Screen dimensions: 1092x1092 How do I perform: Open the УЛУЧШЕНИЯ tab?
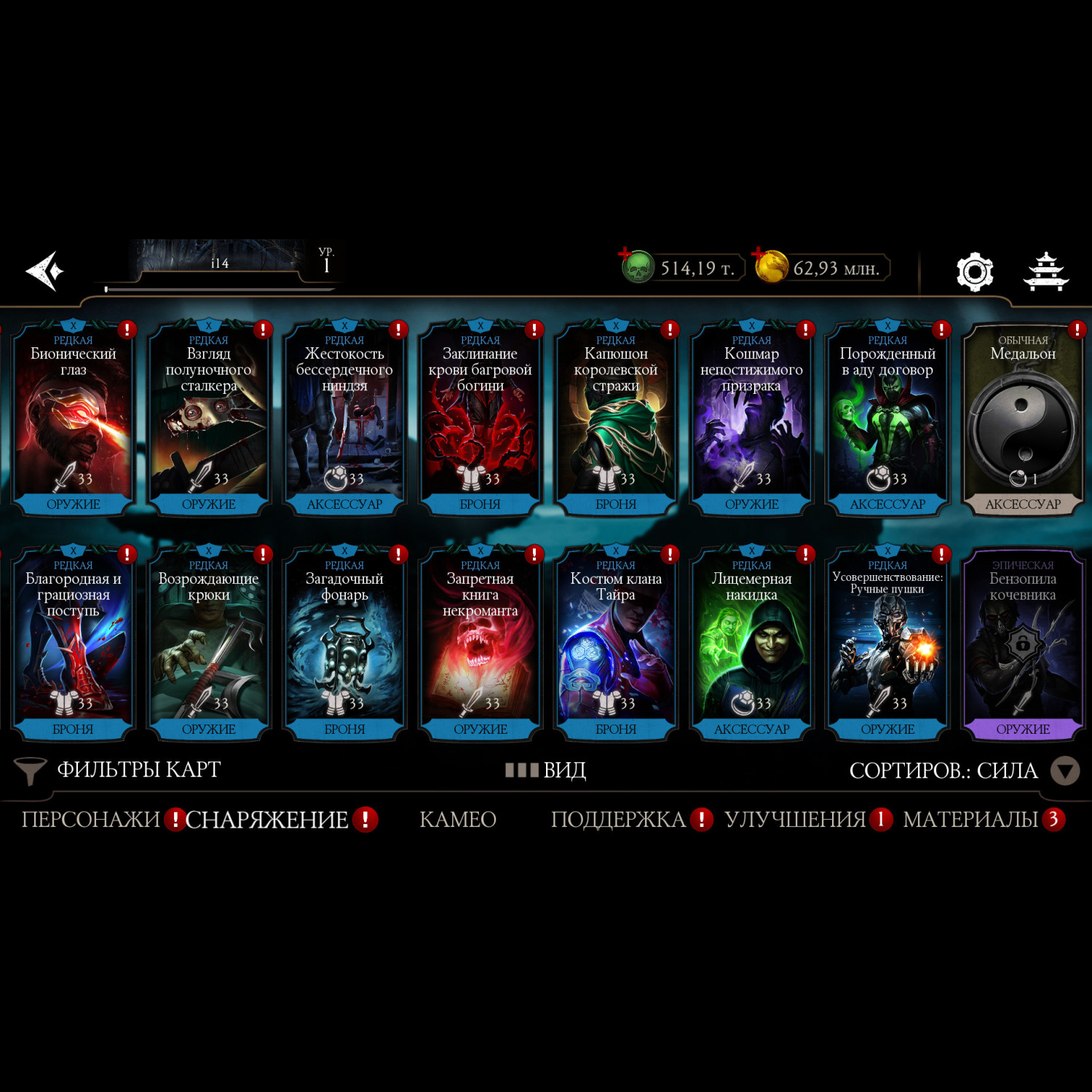pyautogui.click(x=795, y=820)
